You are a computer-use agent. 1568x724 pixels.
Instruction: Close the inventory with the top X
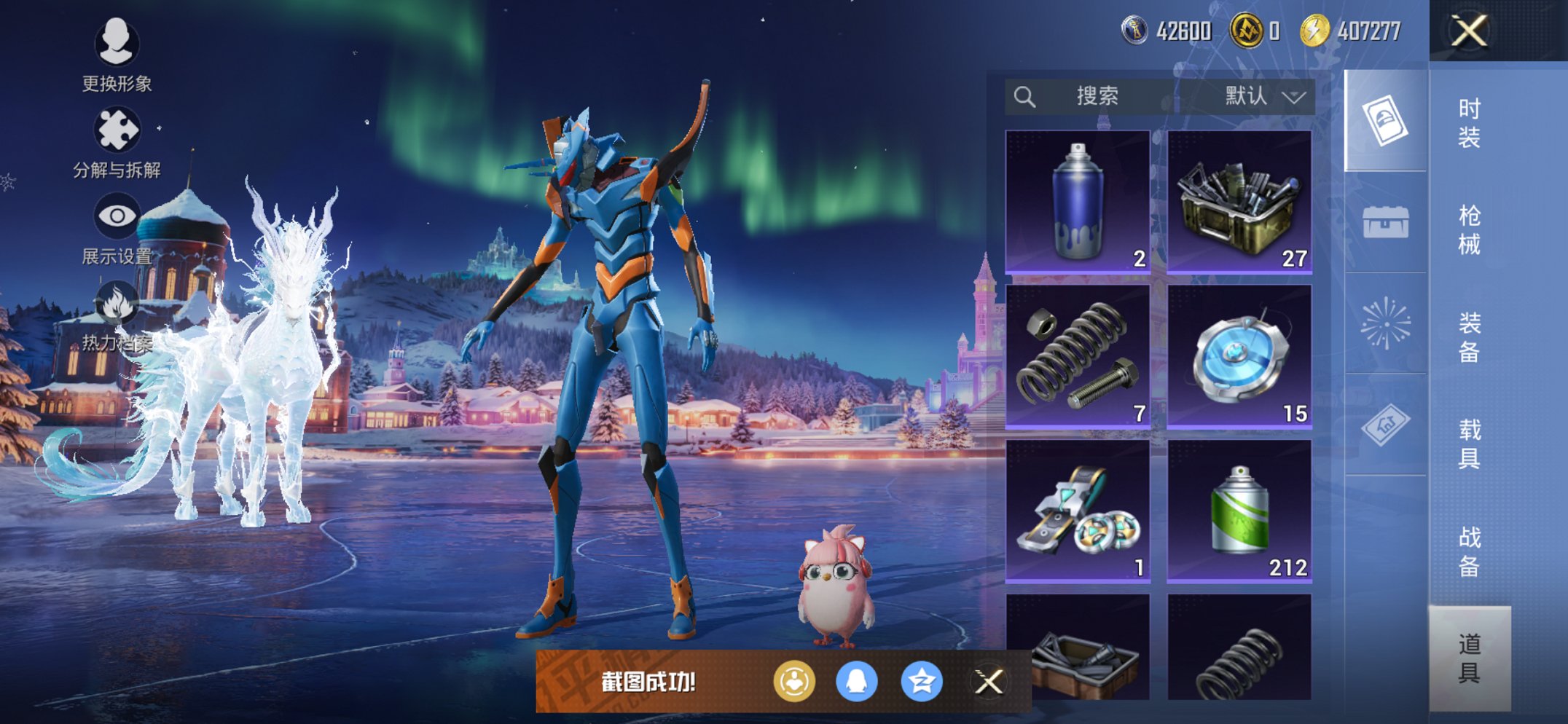[x=1468, y=31]
